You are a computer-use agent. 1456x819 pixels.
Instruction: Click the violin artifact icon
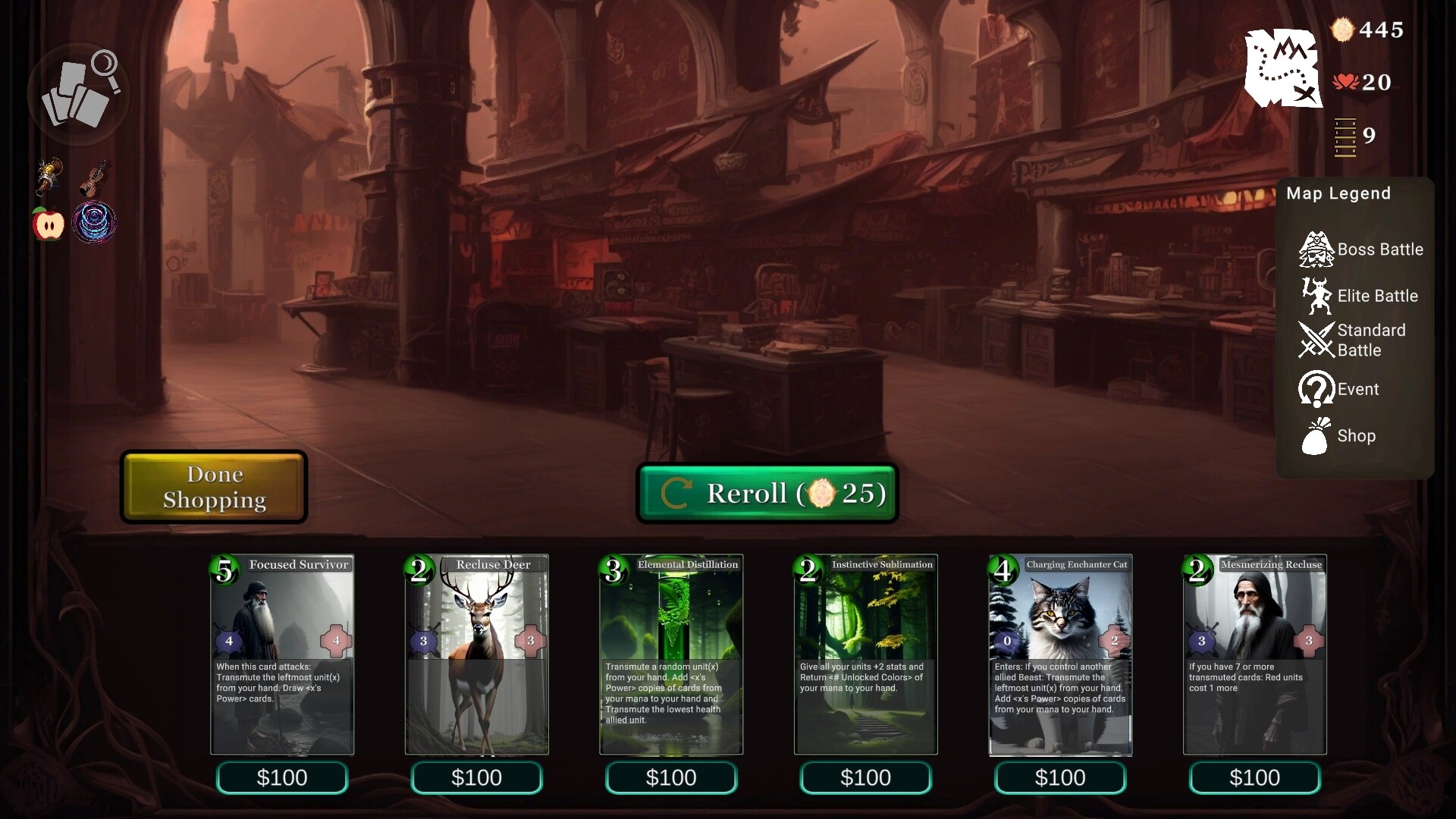click(x=95, y=176)
